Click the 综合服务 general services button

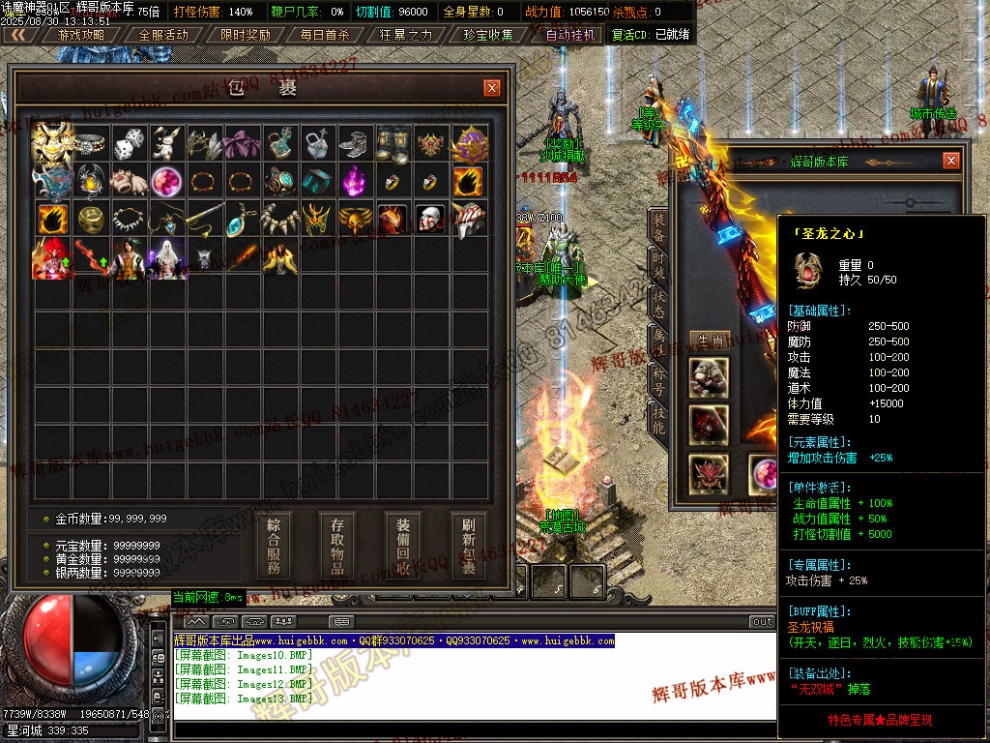click(x=274, y=545)
